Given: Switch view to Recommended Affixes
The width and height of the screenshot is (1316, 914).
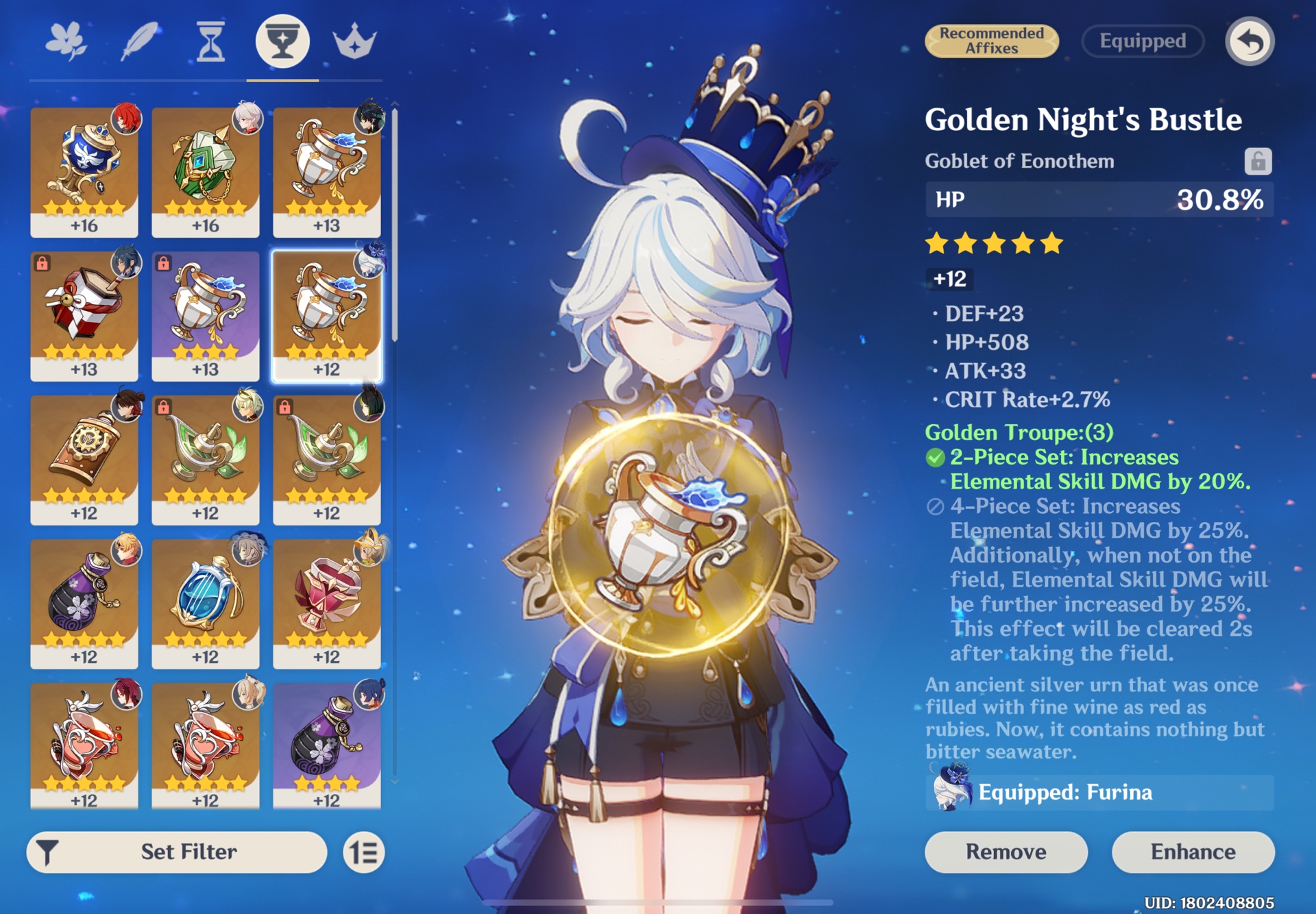Looking at the screenshot, I should click(992, 41).
